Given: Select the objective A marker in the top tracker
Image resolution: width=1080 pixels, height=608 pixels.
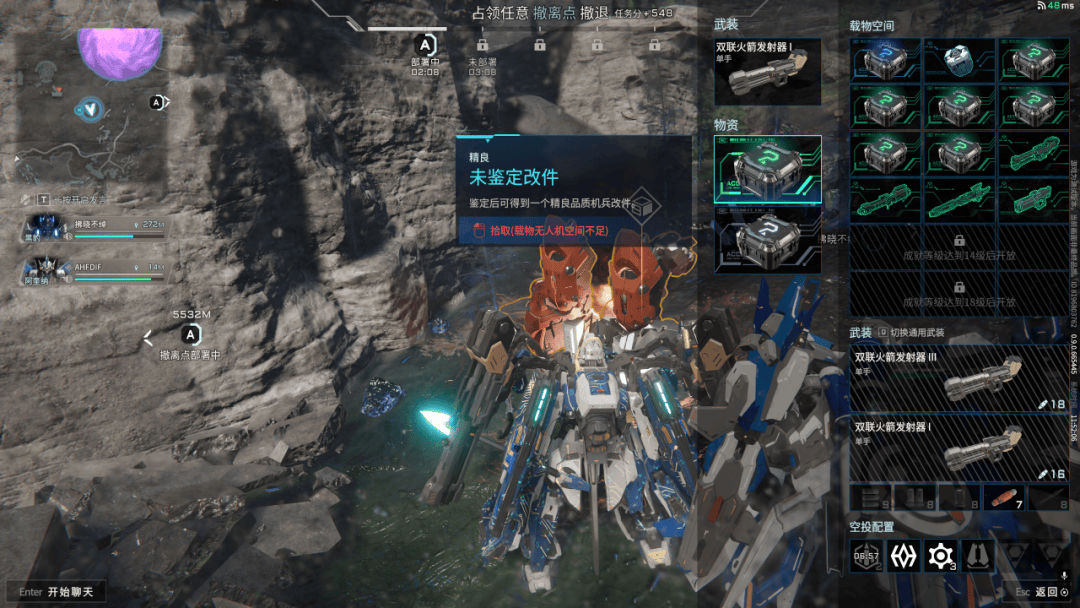Looking at the screenshot, I should (x=426, y=45).
